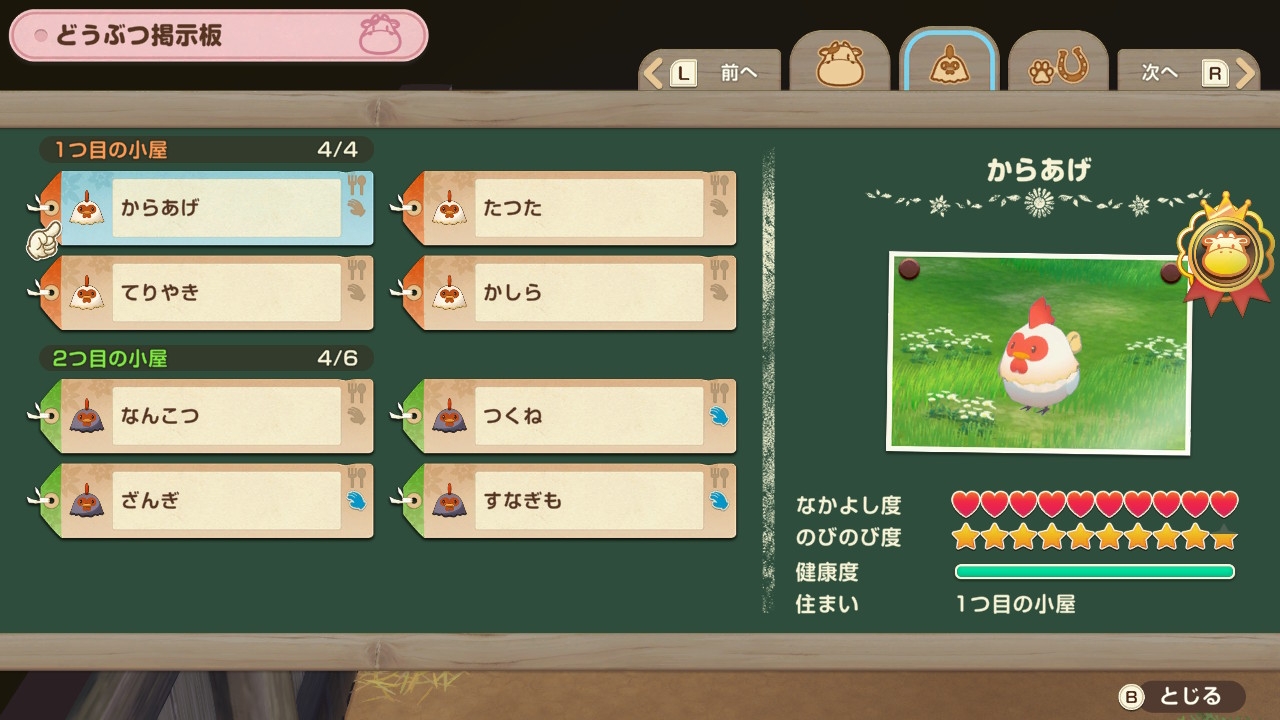The image size is (1280, 720).
Task: Switch to the pets and horse tab
Action: point(1058,66)
